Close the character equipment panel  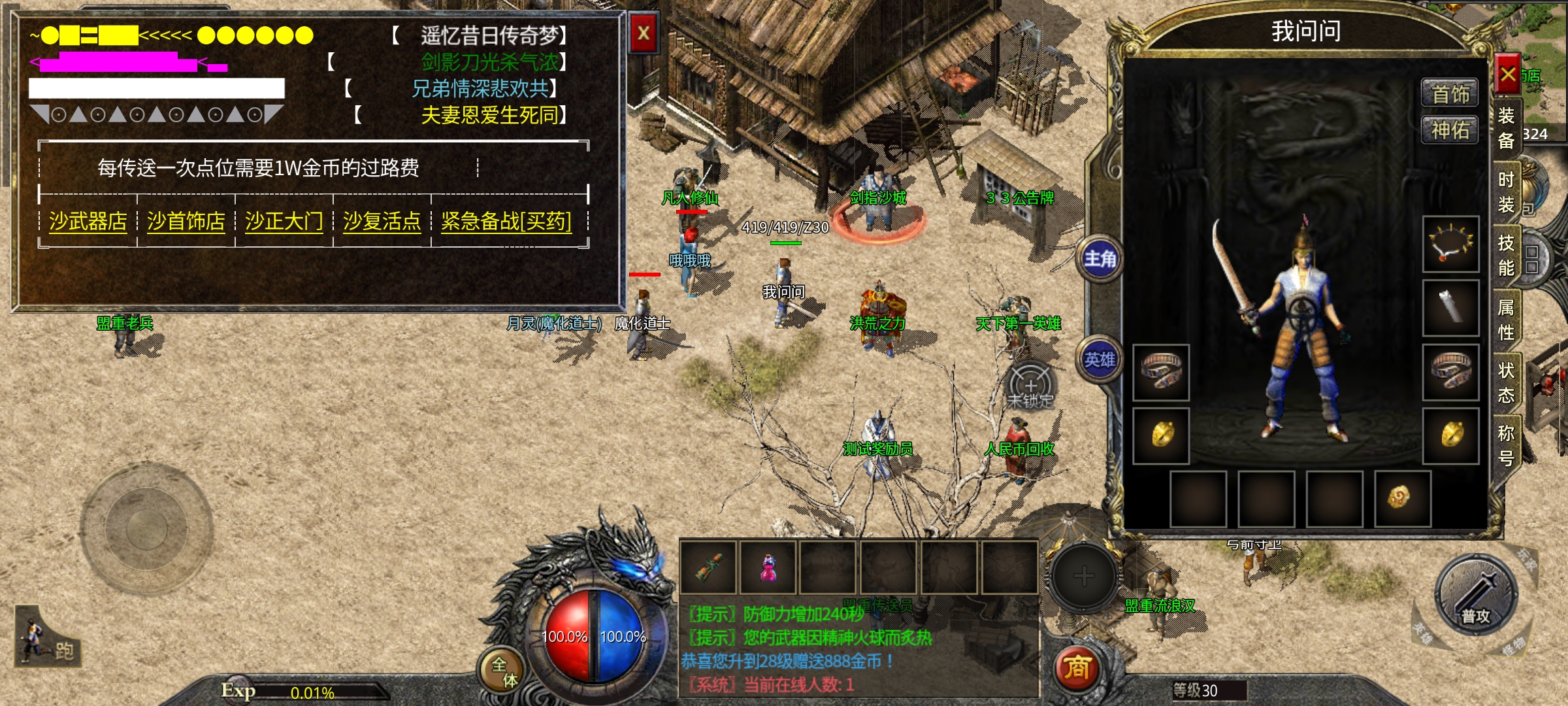(1508, 75)
